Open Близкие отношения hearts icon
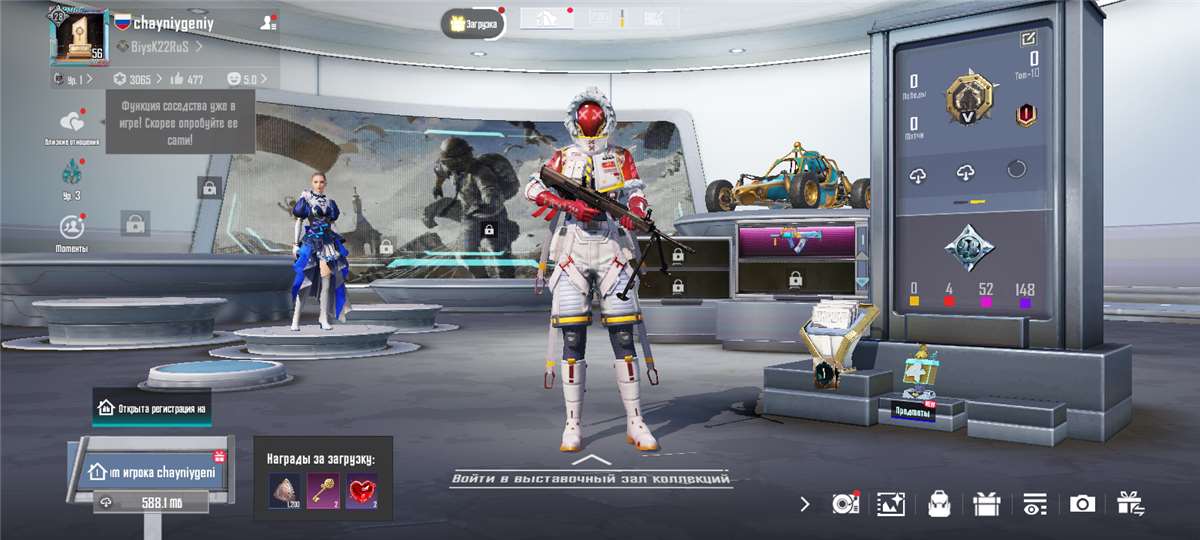This screenshot has height=540, width=1200. click(71, 126)
